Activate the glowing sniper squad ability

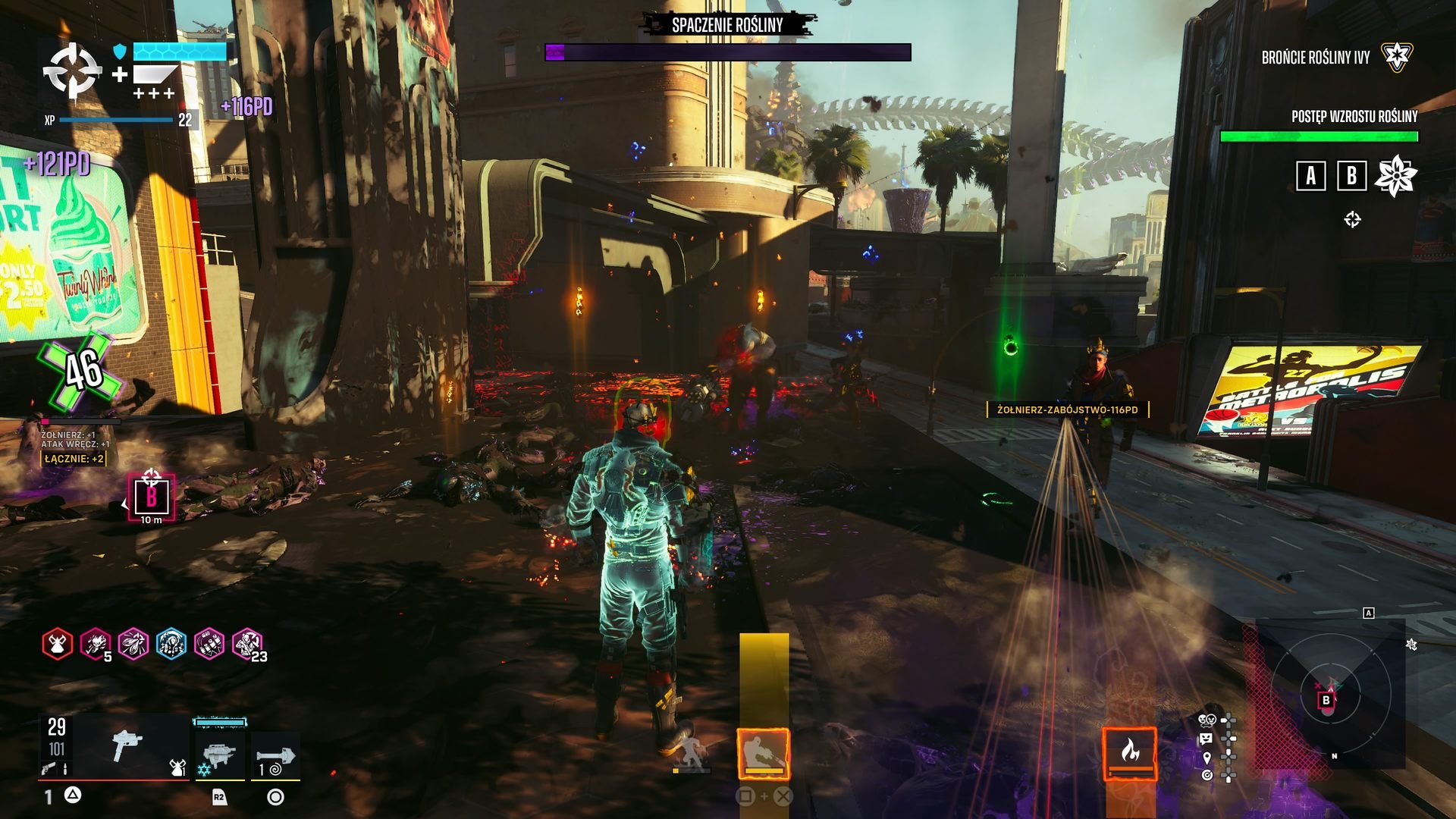(x=764, y=753)
